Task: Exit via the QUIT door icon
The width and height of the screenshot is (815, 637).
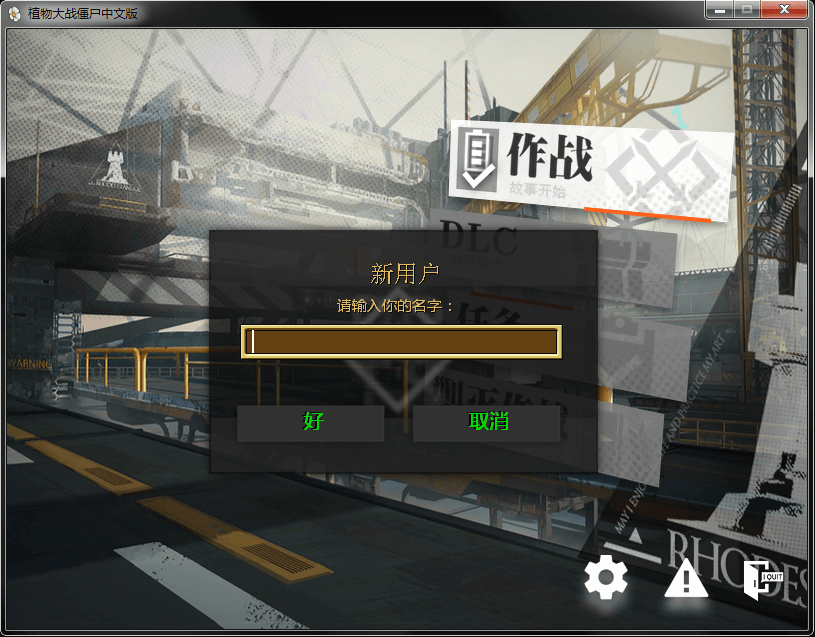Action: [762, 579]
